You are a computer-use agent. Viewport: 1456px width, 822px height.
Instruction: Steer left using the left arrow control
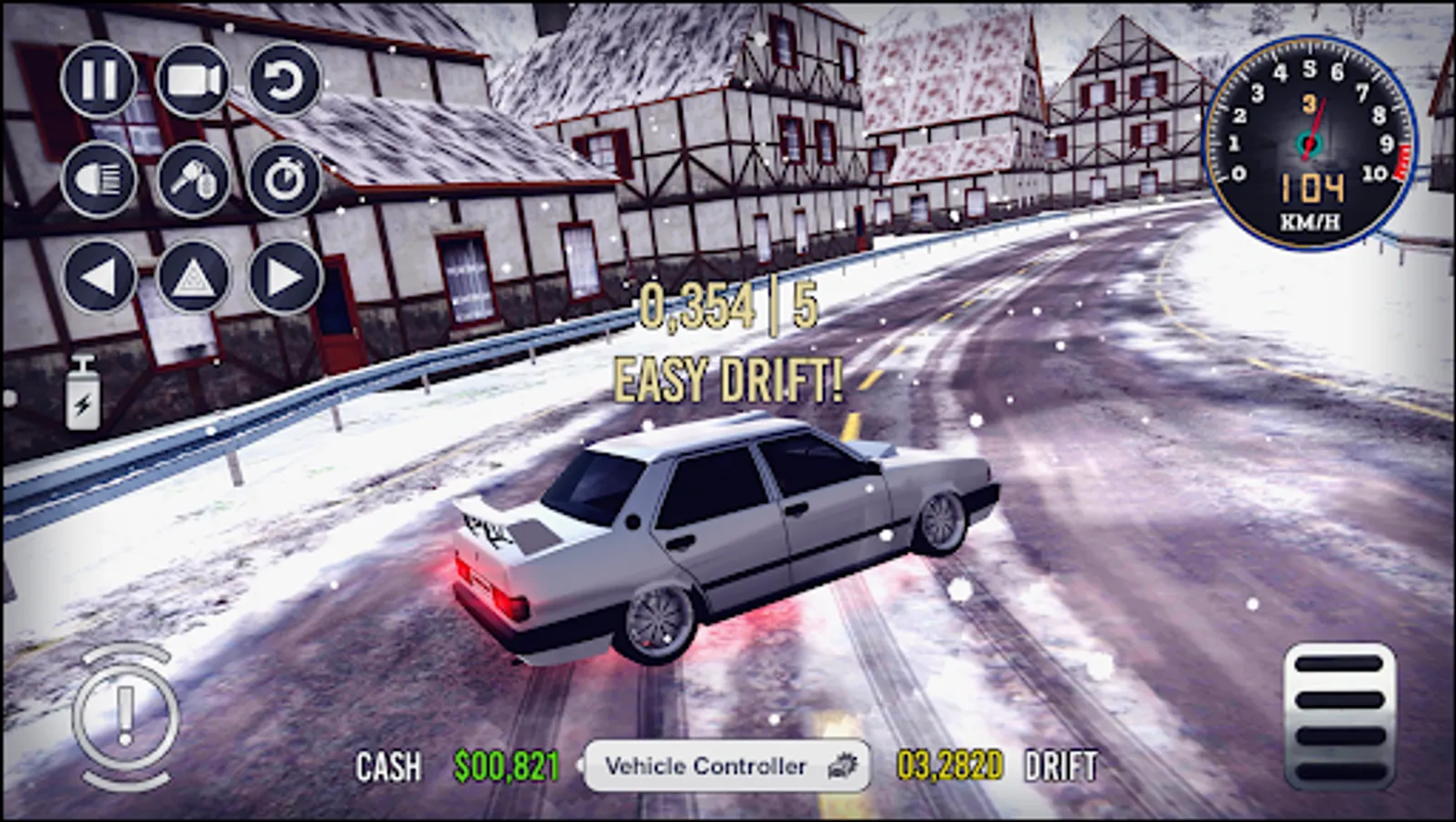pos(102,276)
